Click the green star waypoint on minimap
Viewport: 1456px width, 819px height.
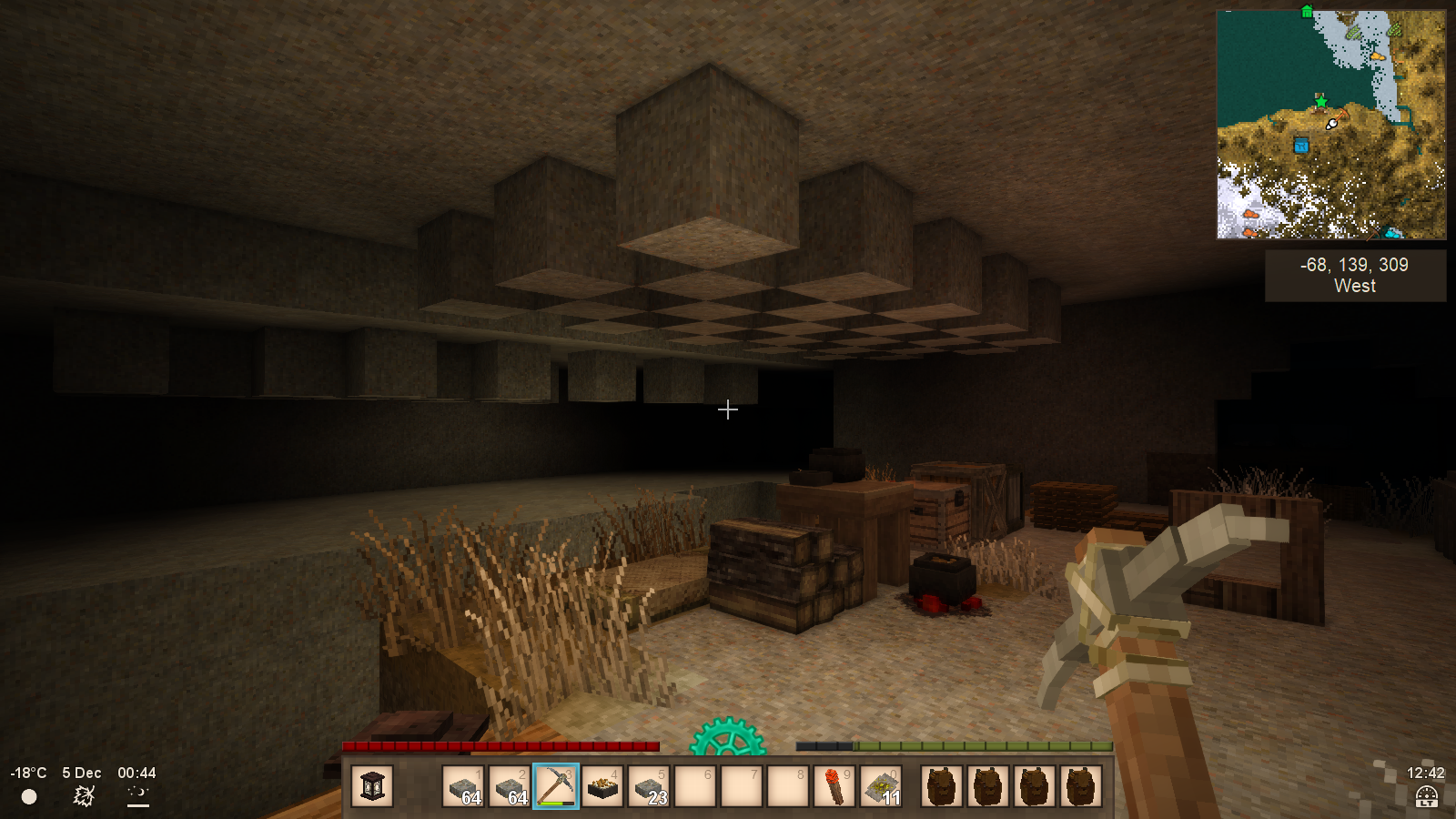[1320, 101]
